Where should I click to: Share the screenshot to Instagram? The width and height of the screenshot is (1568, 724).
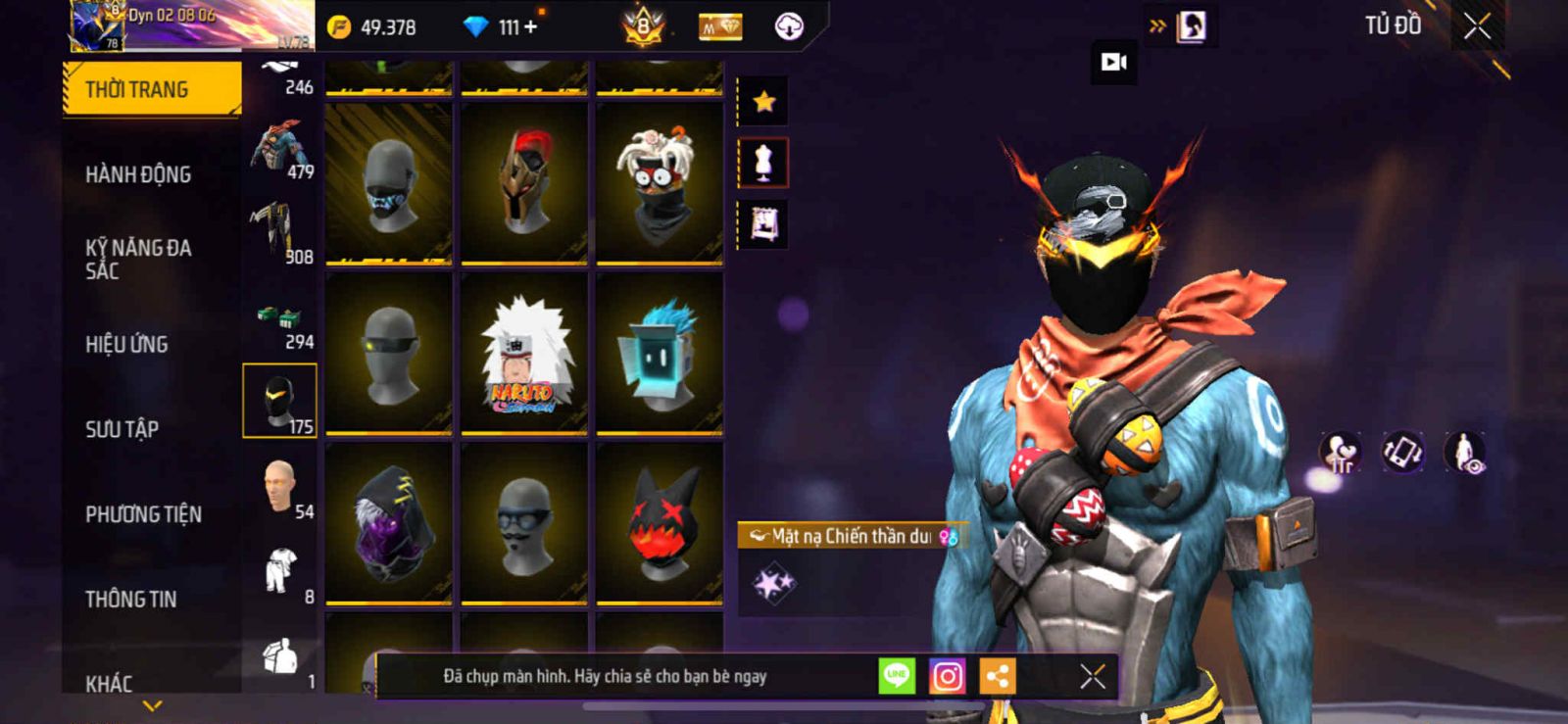point(947,676)
